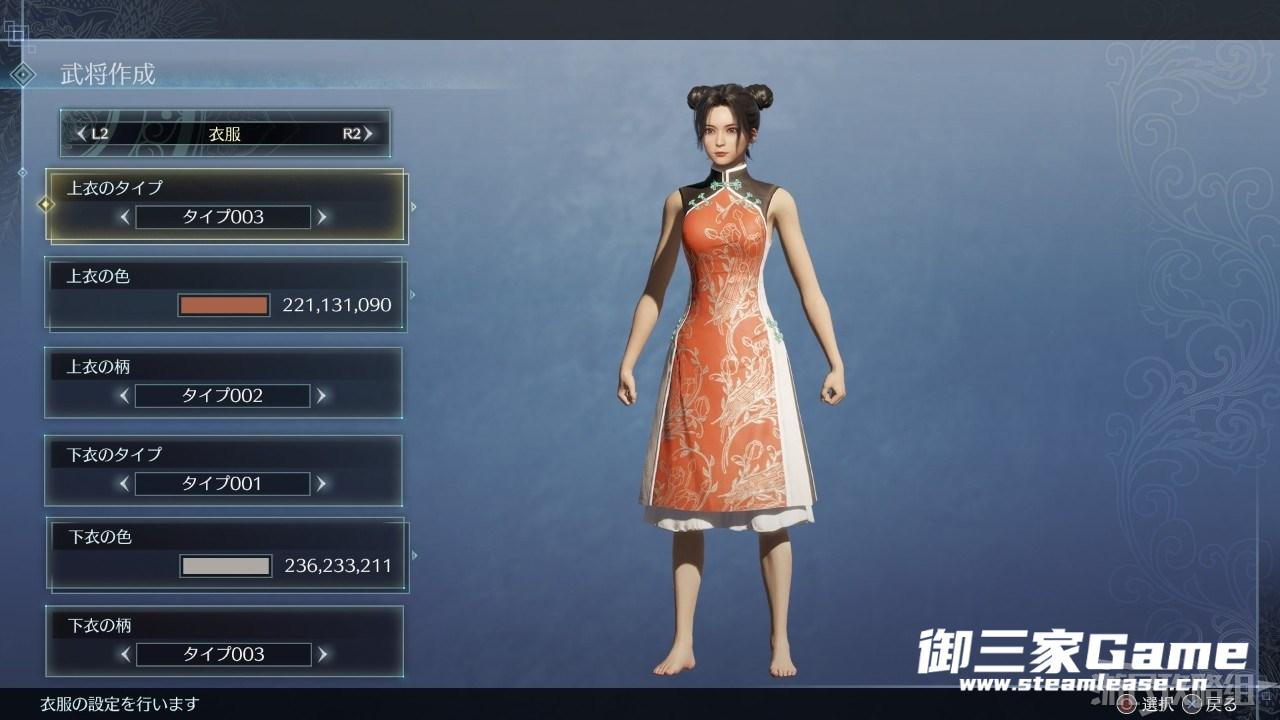Choose next 下衣のタイプ option
Screen dimensions: 1280x720
[321, 484]
